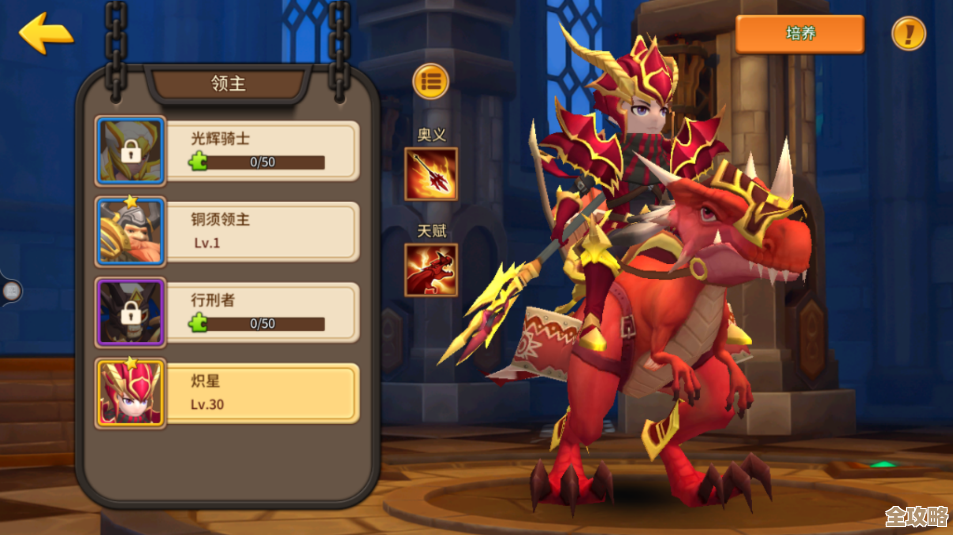The width and height of the screenshot is (953, 535).
Task: View the 奥义 spear skill icon
Action: coord(431,174)
